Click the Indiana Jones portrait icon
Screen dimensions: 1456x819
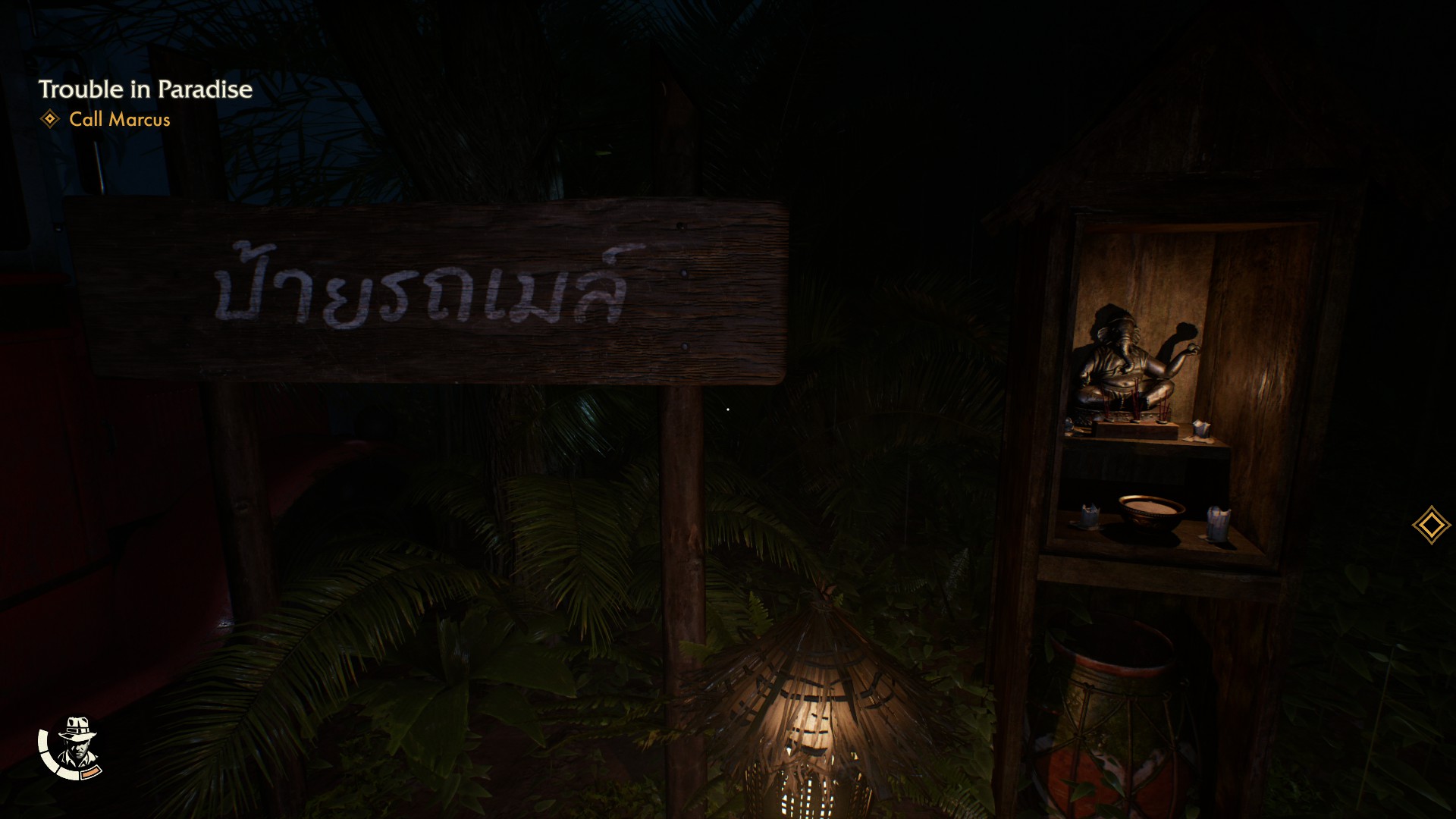point(74,747)
